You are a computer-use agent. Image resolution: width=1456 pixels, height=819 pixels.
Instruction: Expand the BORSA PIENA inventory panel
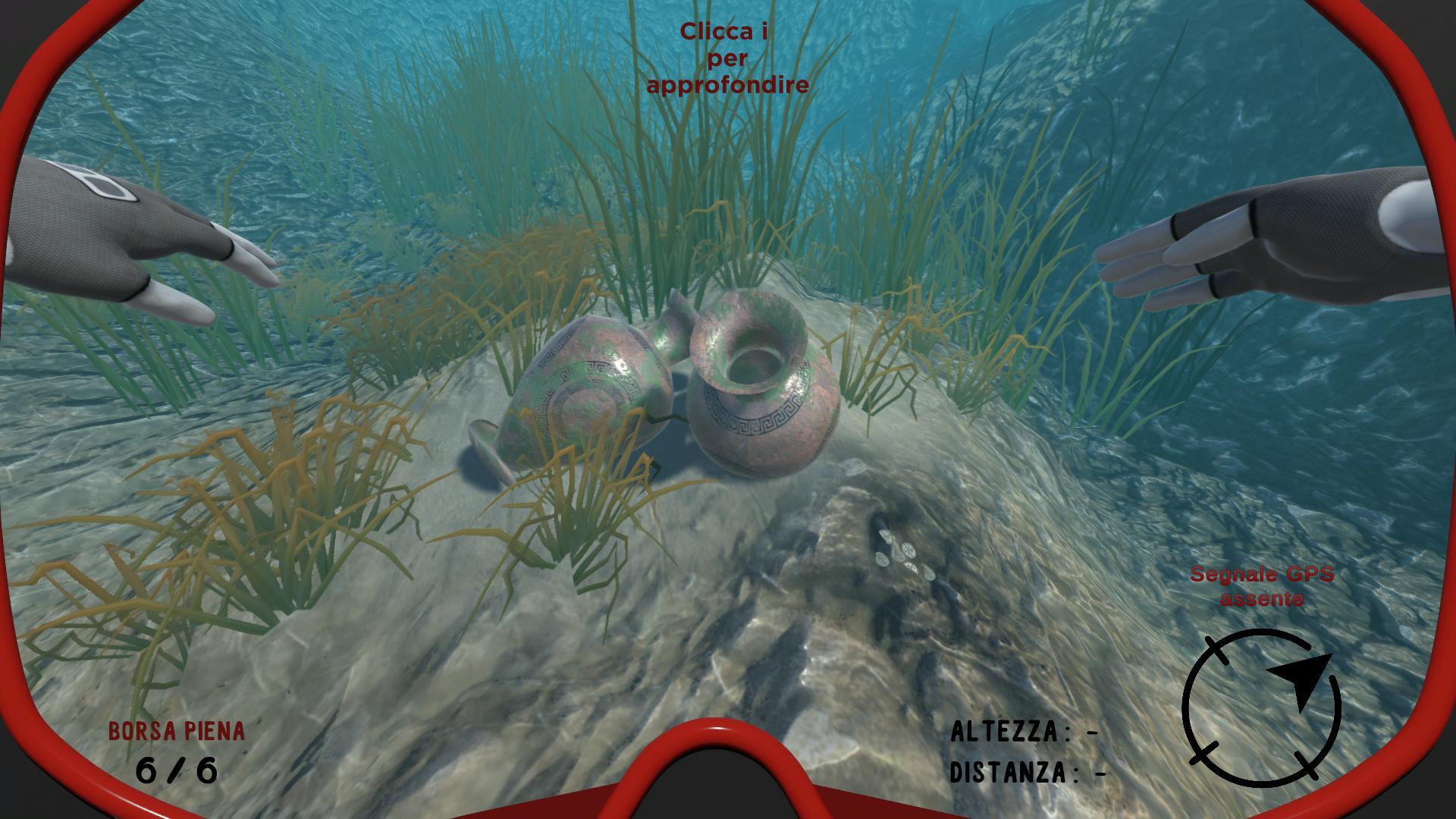(x=178, y=751)
